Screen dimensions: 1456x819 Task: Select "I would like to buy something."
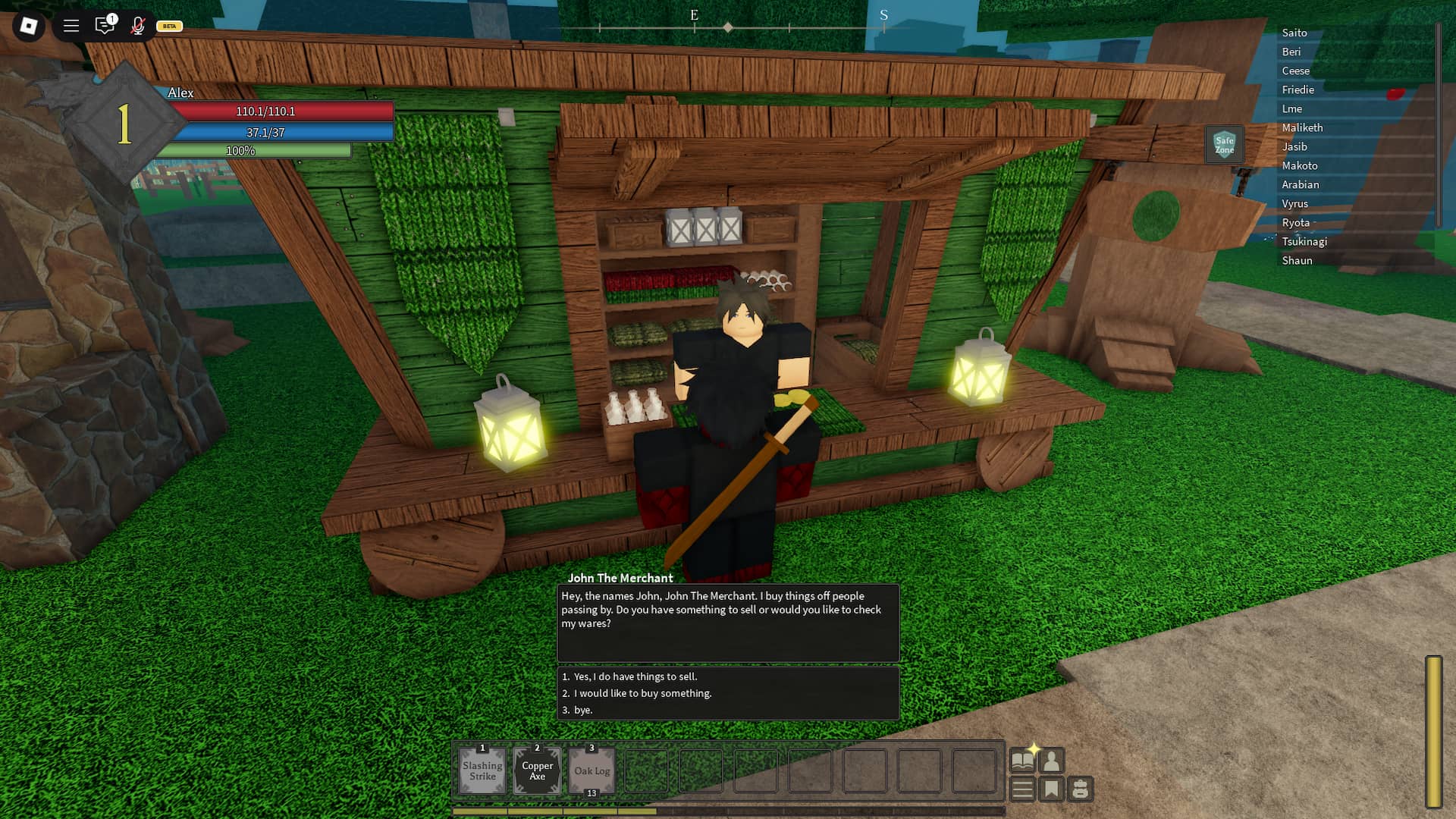click(642, 693)
